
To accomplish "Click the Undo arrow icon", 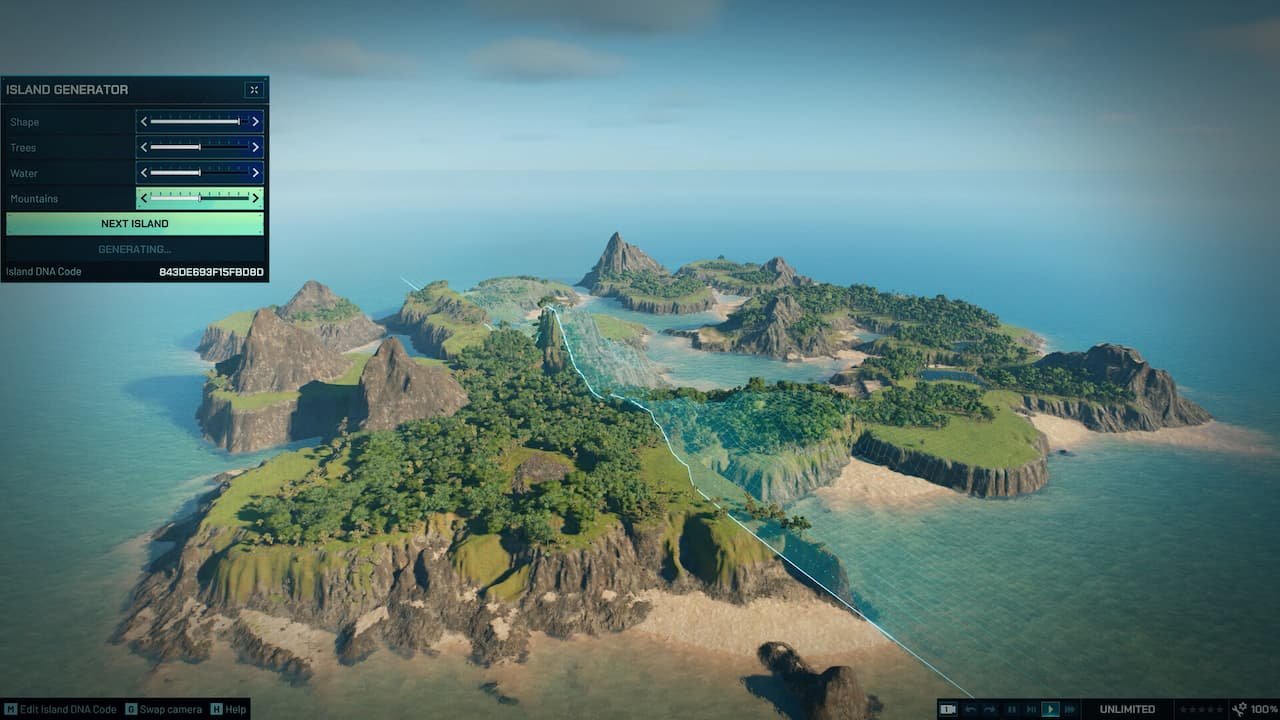I will (x=969, y=709).
